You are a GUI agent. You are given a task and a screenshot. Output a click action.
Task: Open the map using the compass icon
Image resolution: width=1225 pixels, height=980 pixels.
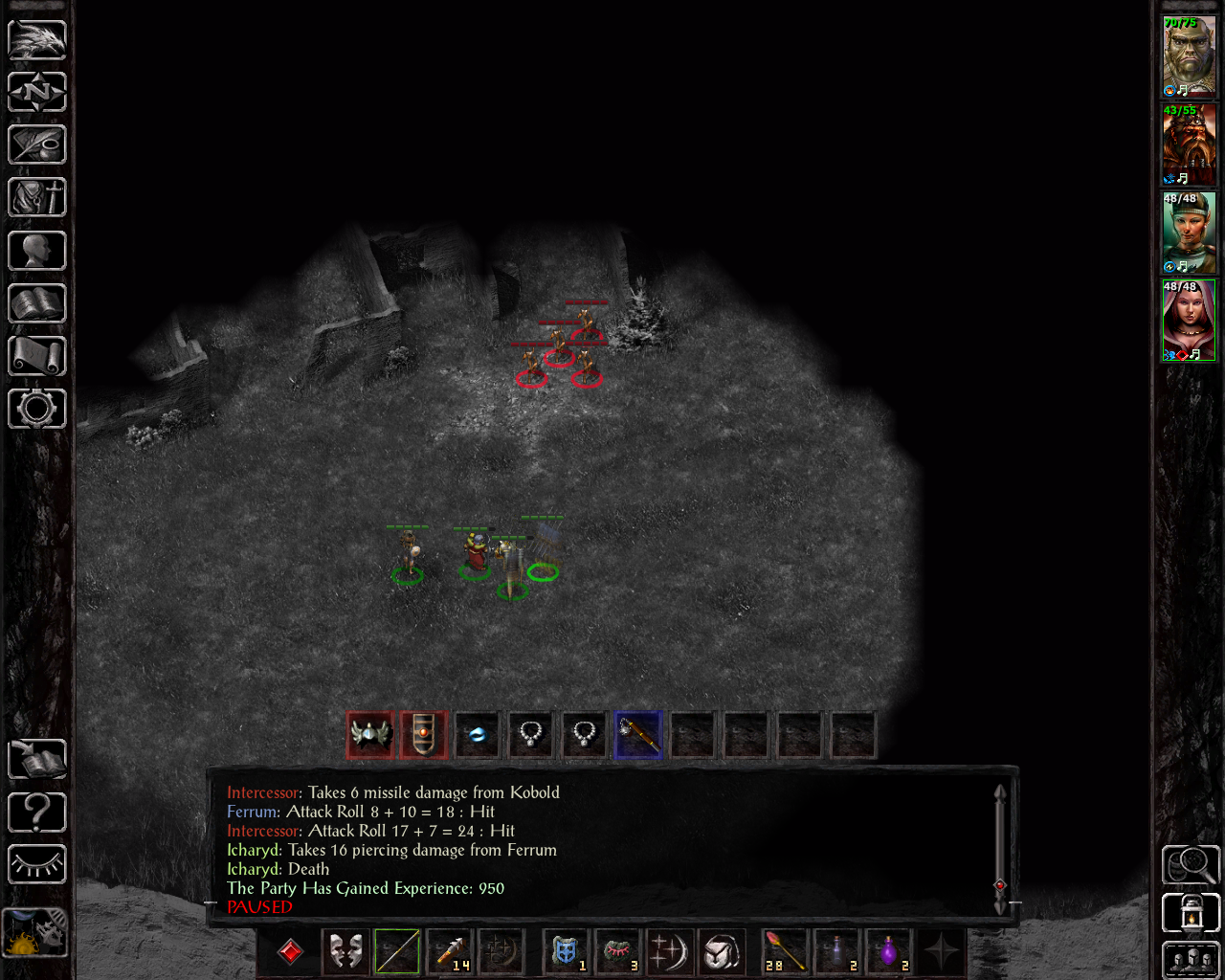(x=36, y=92)
